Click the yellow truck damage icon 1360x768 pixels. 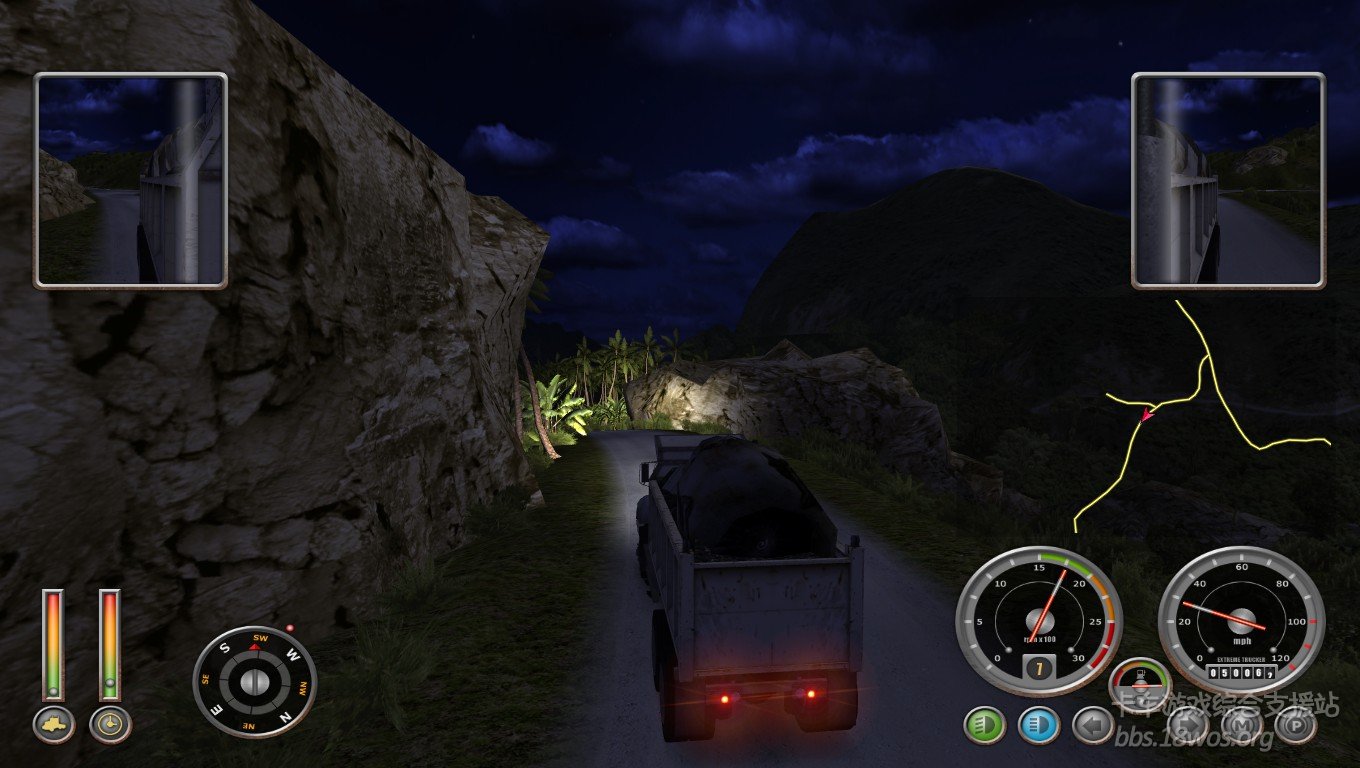[x=53, y=724]
